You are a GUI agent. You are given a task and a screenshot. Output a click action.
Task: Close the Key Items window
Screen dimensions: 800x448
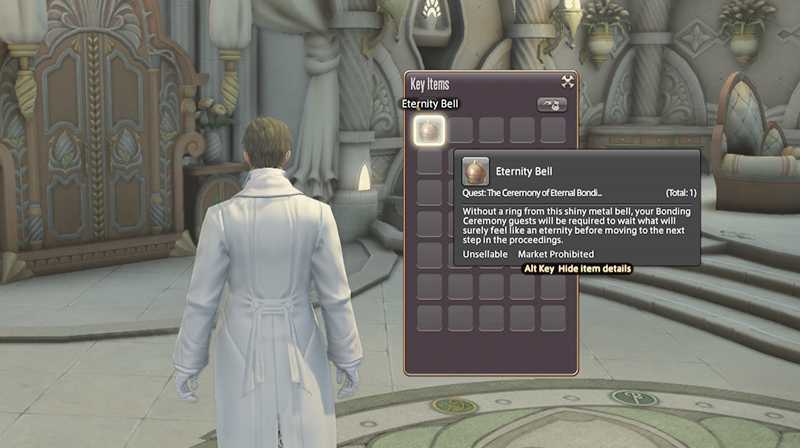click(567, 82)
